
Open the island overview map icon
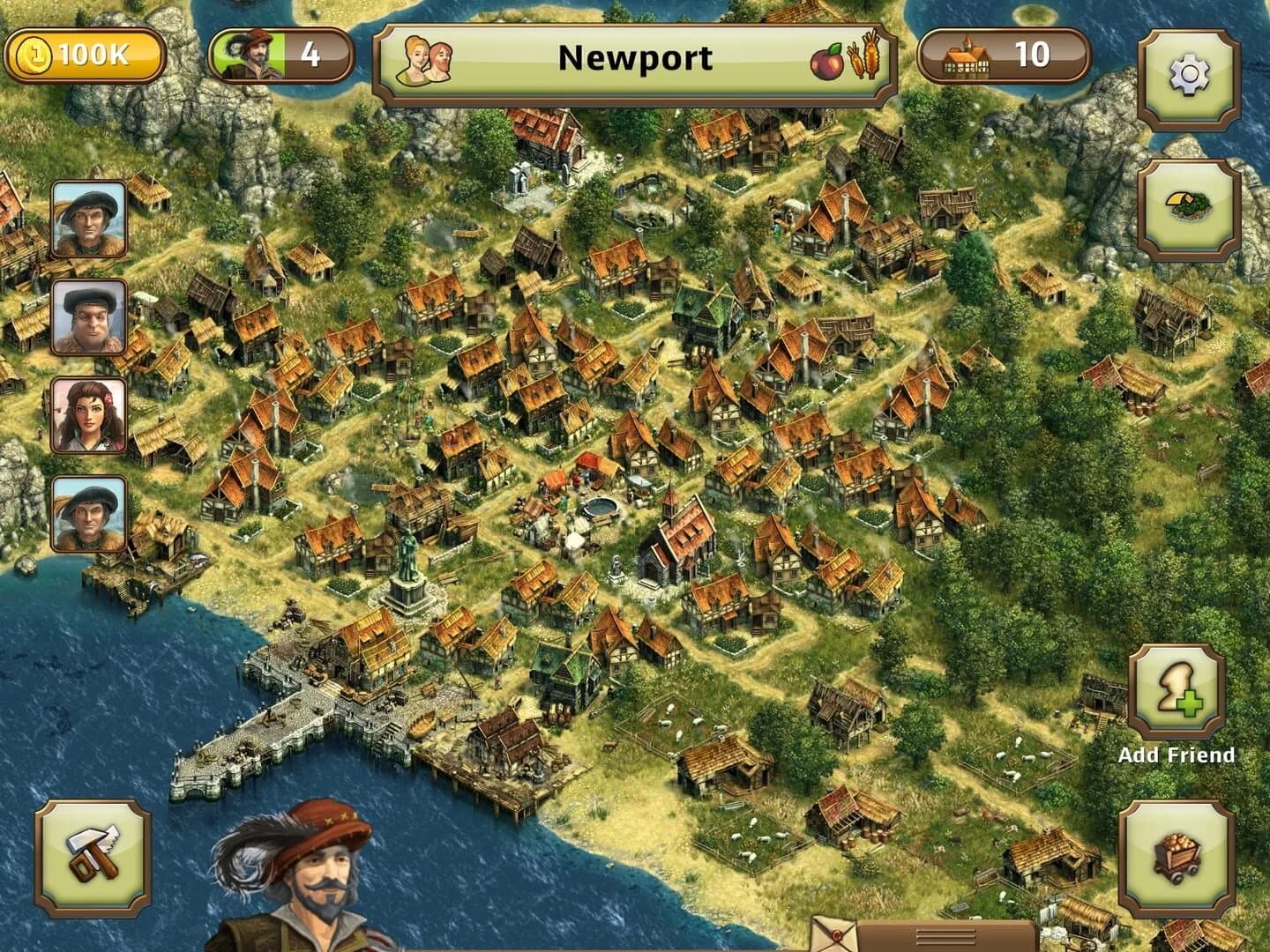click(x=1187, y=204)
